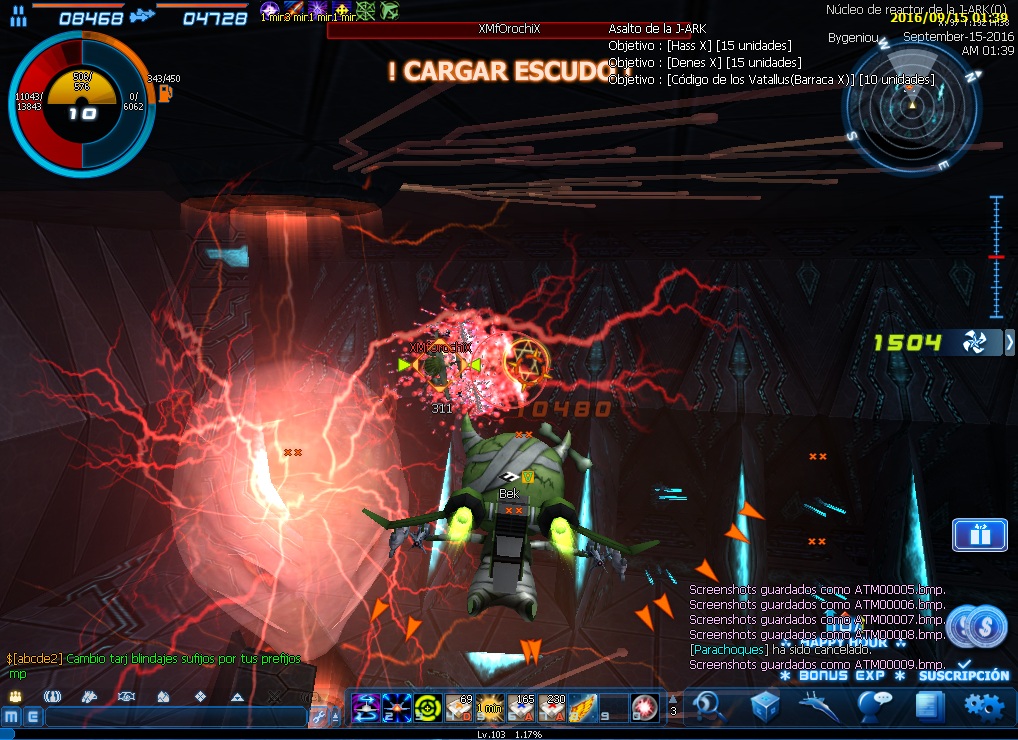Viewport: 1018px width, 740px height.
Task: Use the hotbar item showing 230
Action: pyautogui.click(x=552, y=707)
